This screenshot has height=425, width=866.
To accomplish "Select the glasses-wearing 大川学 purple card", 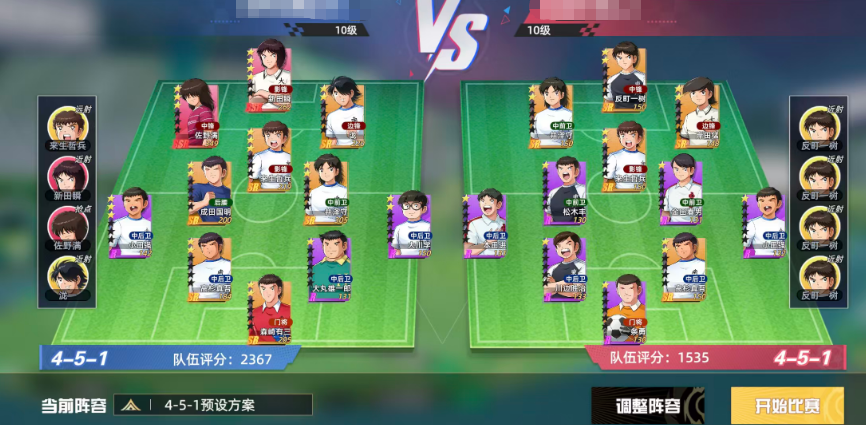I will (x=410, y=225).
